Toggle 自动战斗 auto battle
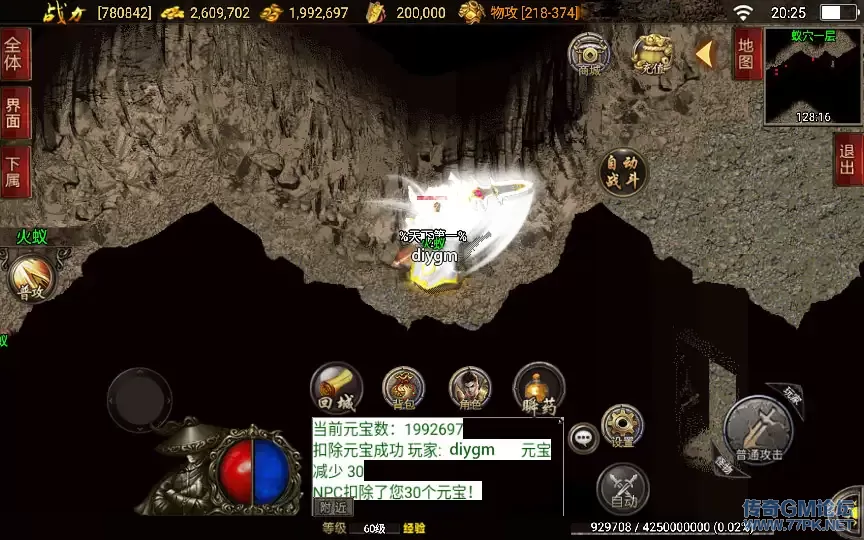 pyautogui.click(x=622, y=172)
